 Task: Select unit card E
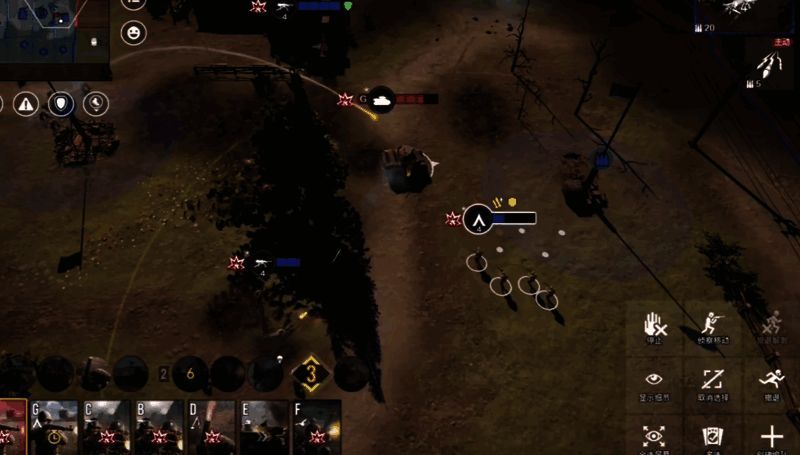point(264,427)
